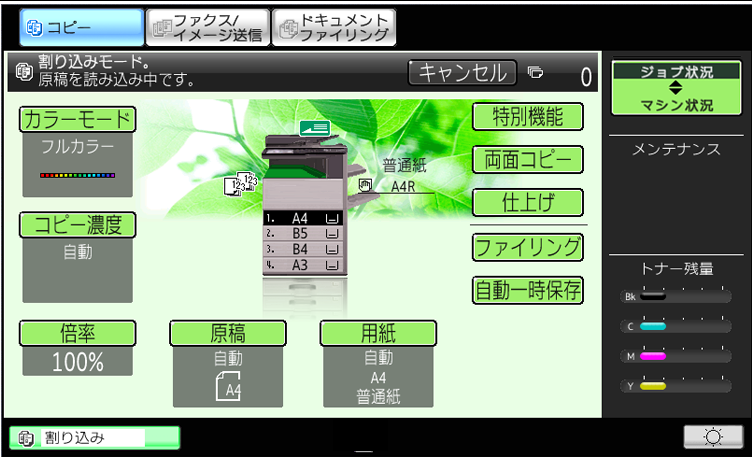Select paper tray 1 with A4

point(302,217)
